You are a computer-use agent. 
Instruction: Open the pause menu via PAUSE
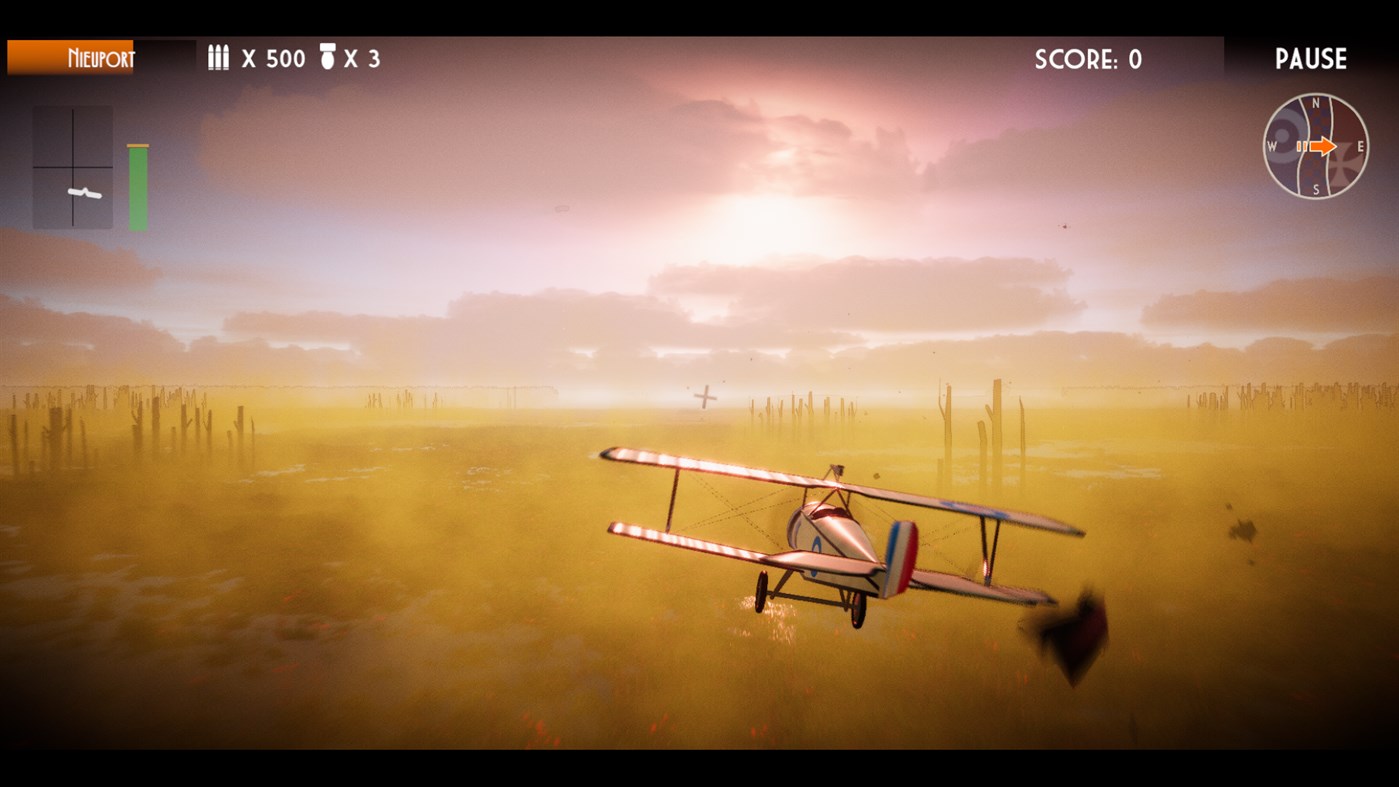click(x=1310, y=58)
